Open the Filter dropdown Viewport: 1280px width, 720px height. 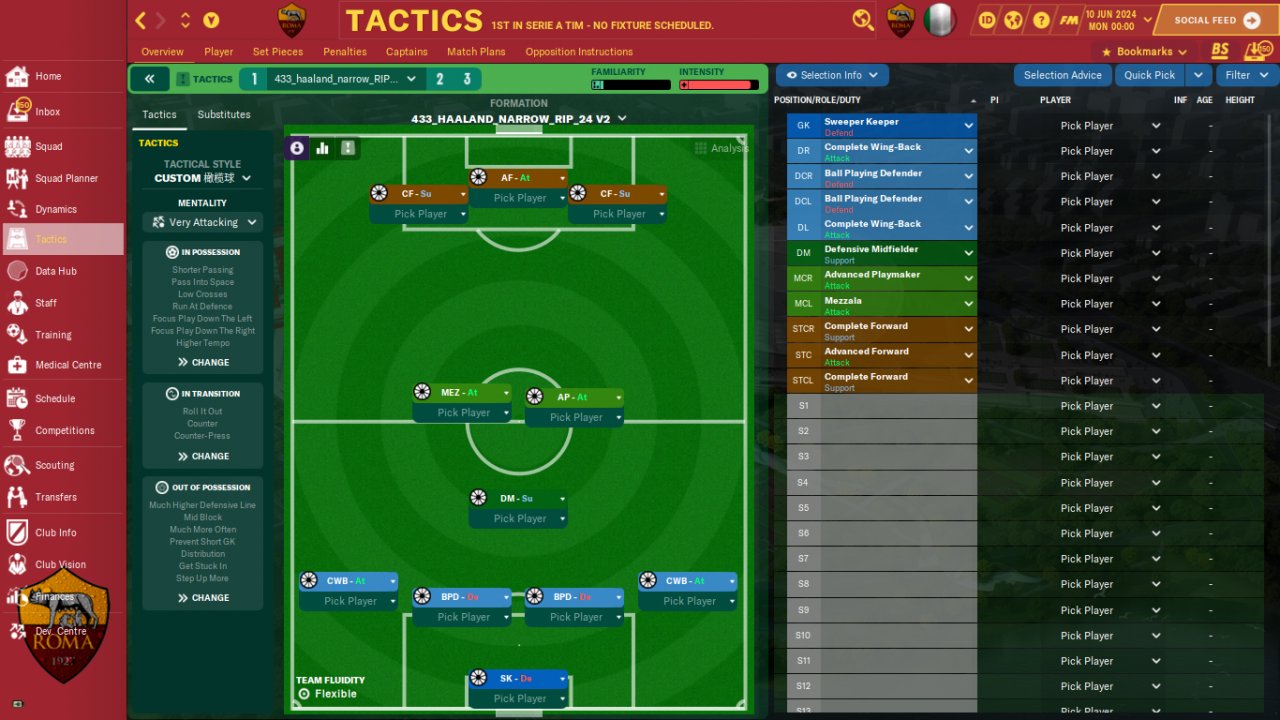point(1245,75)
